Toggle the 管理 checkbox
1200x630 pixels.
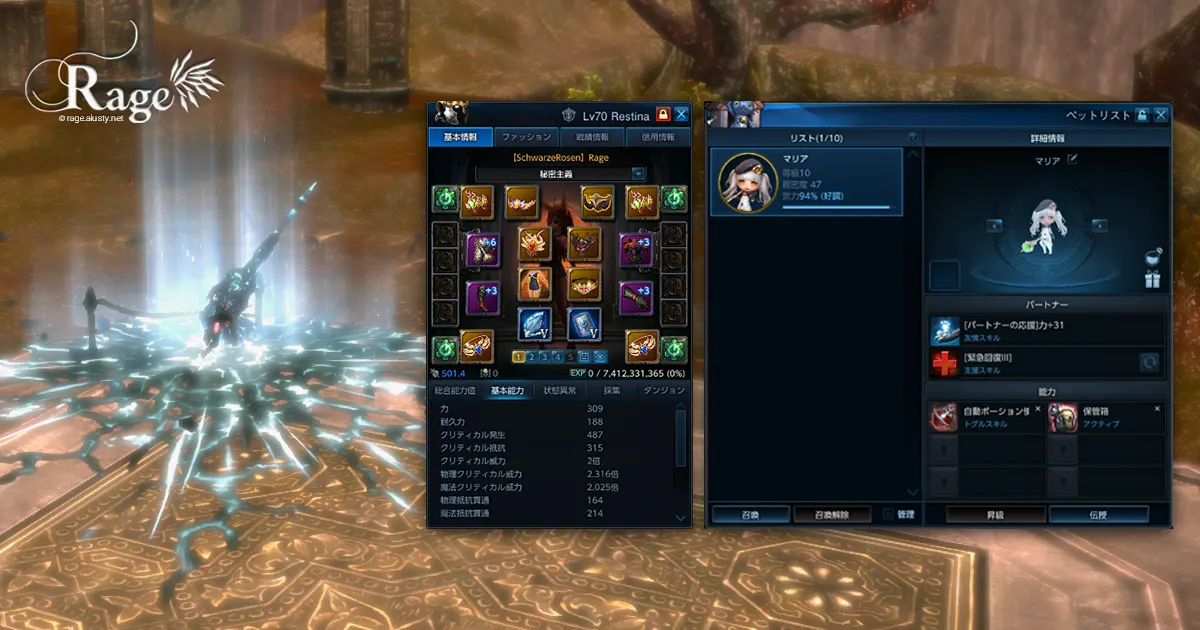pyautogui.click(x=890, y=514)
